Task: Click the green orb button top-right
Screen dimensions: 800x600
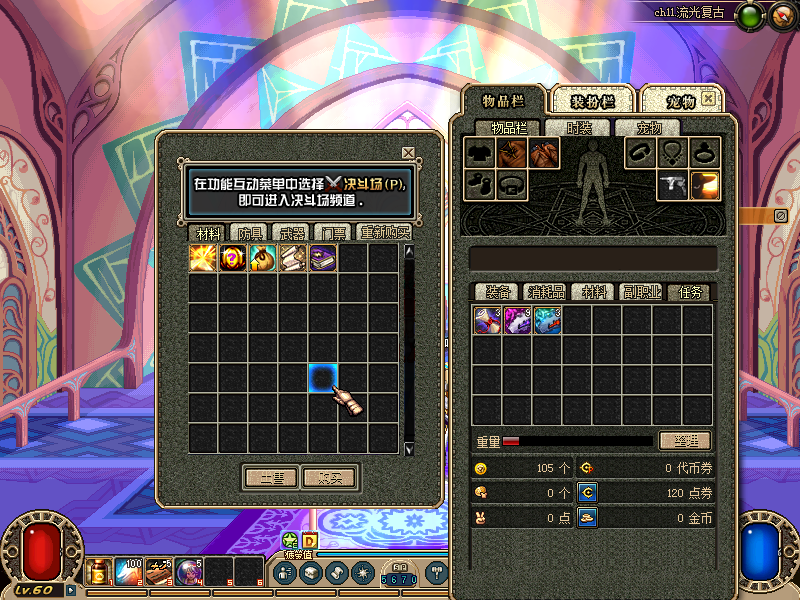Action: [x=750, y=14]
